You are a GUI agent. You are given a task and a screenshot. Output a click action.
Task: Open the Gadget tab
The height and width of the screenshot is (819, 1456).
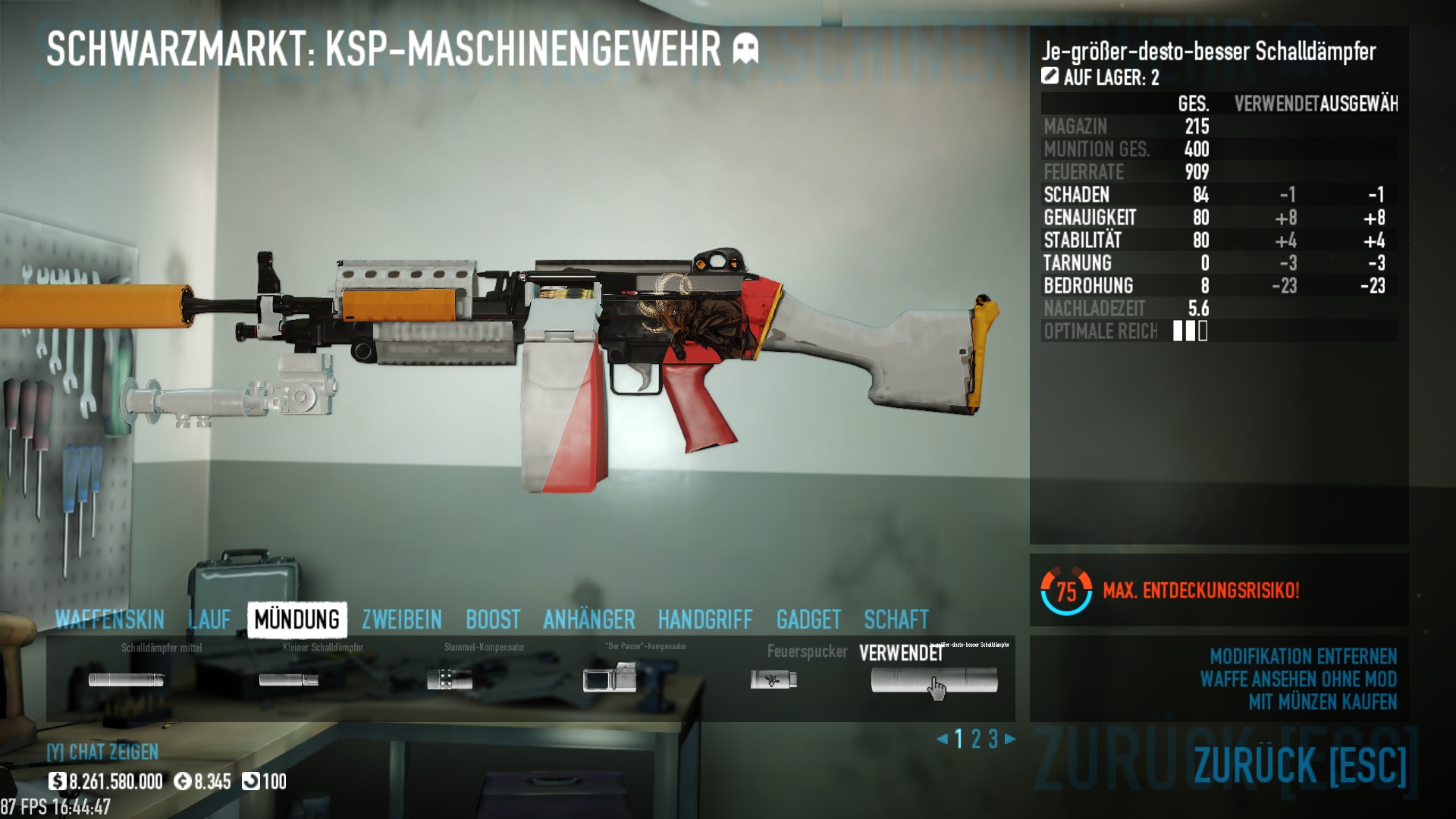pos(808,620)
